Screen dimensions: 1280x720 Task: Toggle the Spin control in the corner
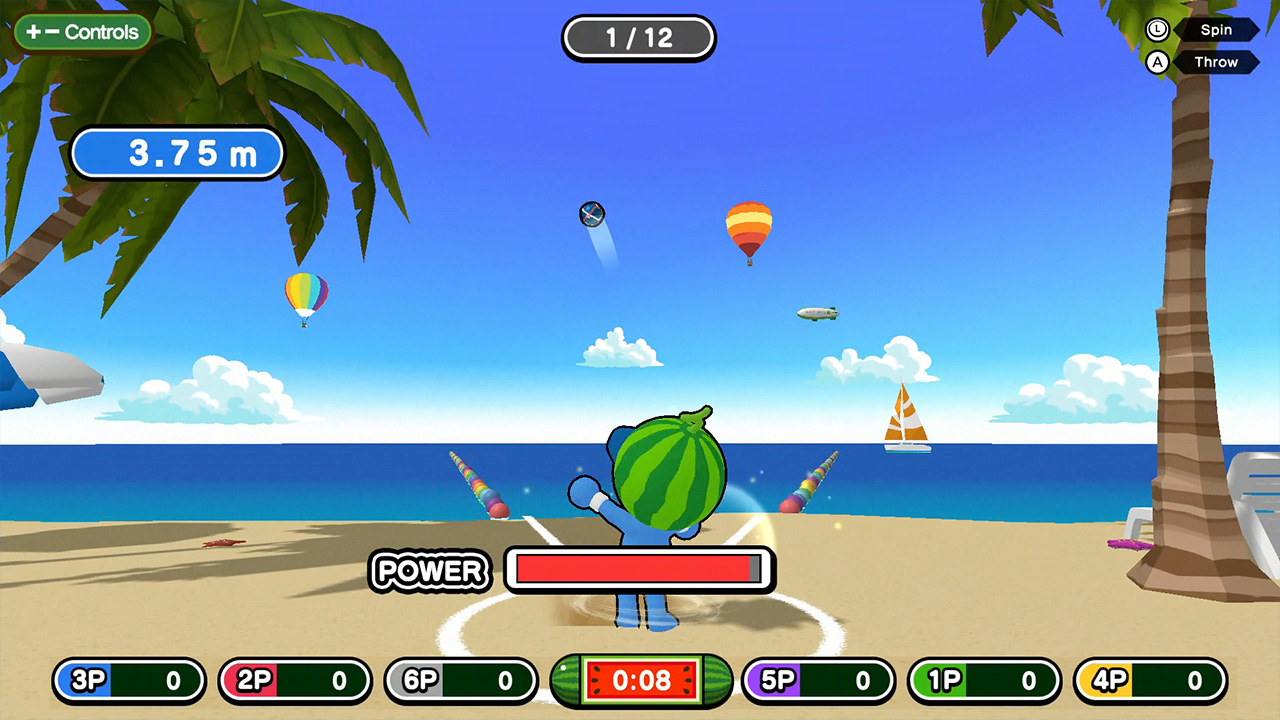[x=1216, y=29]
